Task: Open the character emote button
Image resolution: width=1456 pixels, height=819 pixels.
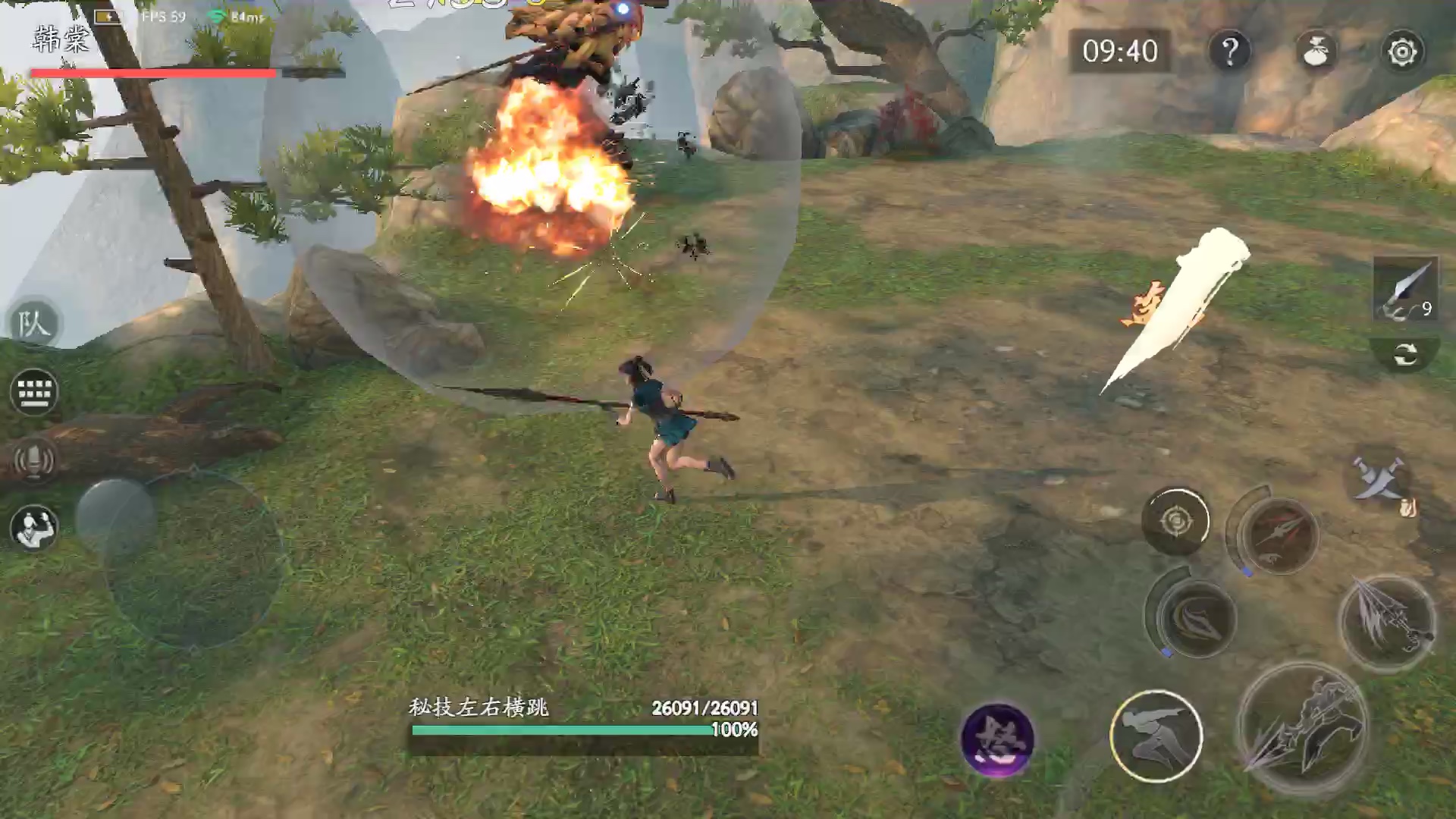Action: click(x=33, y=526)
